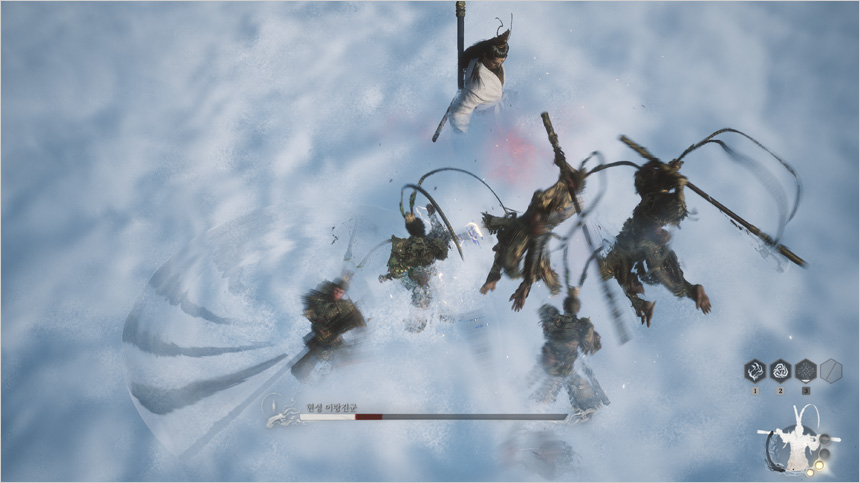Cast the swirling triskelion spell in slot 2
This screenshot has width=860, height=483.
[x=780, y=371]
